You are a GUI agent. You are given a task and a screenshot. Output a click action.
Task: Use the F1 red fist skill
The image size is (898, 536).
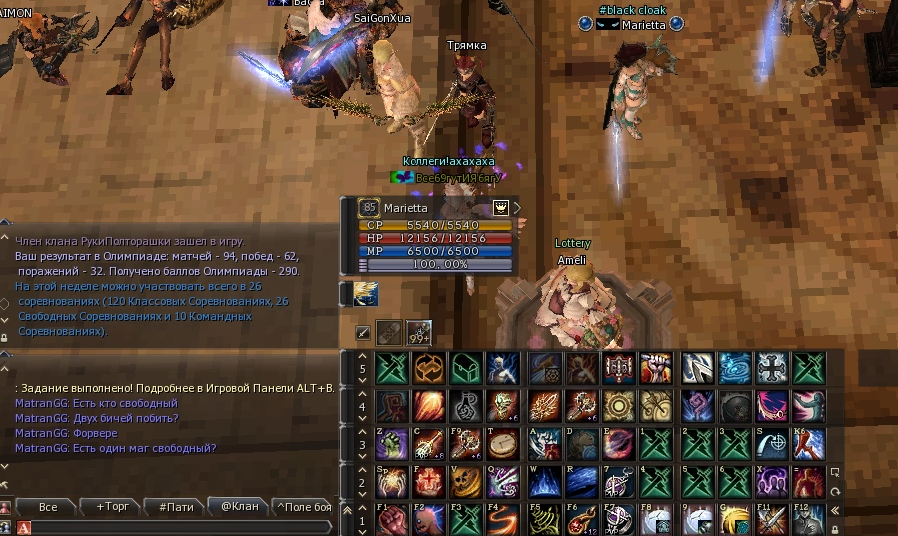coord(391,521)
